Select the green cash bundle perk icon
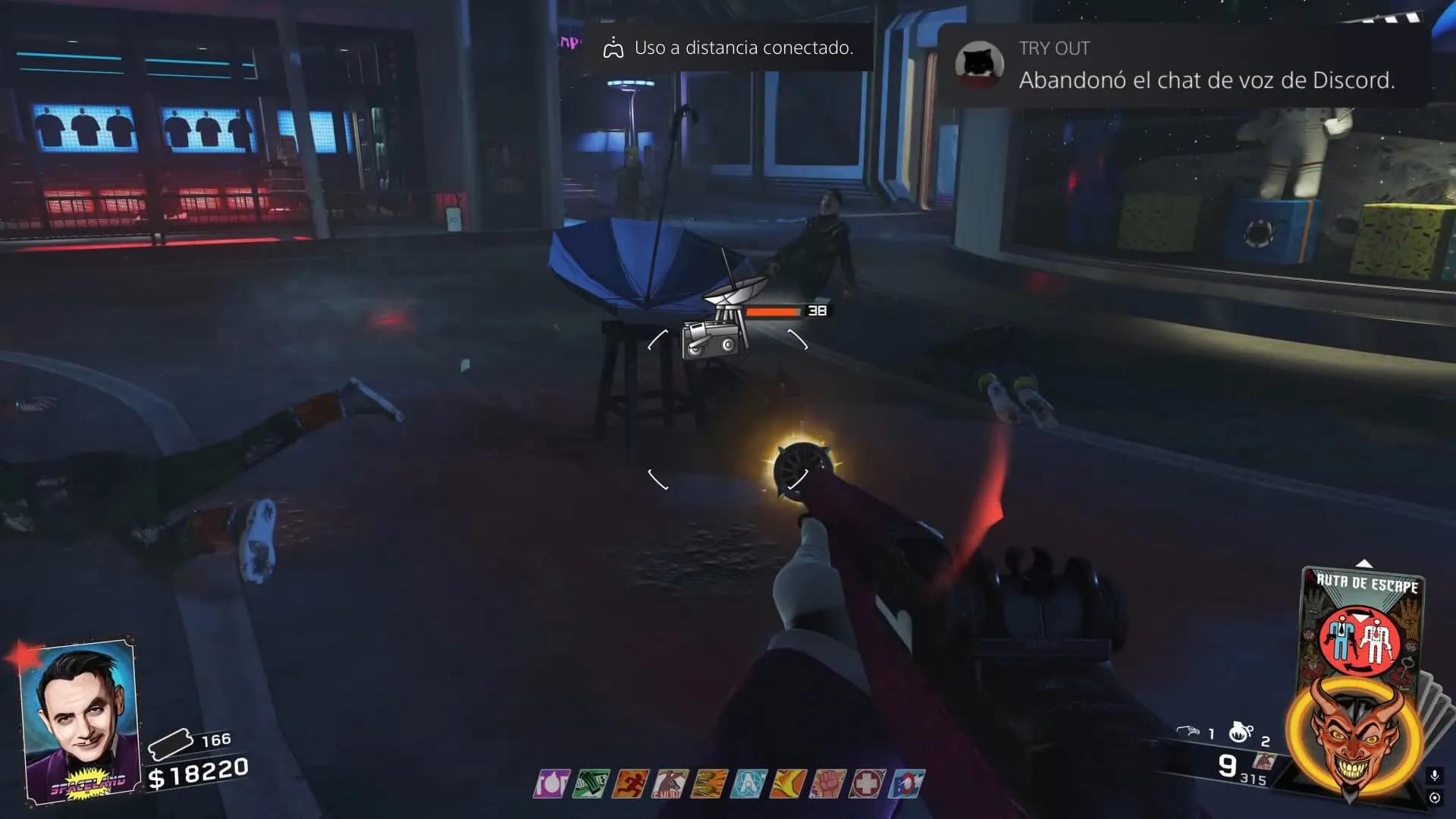The height and width of the screenshot is (819, 1456). coord(591,783)
